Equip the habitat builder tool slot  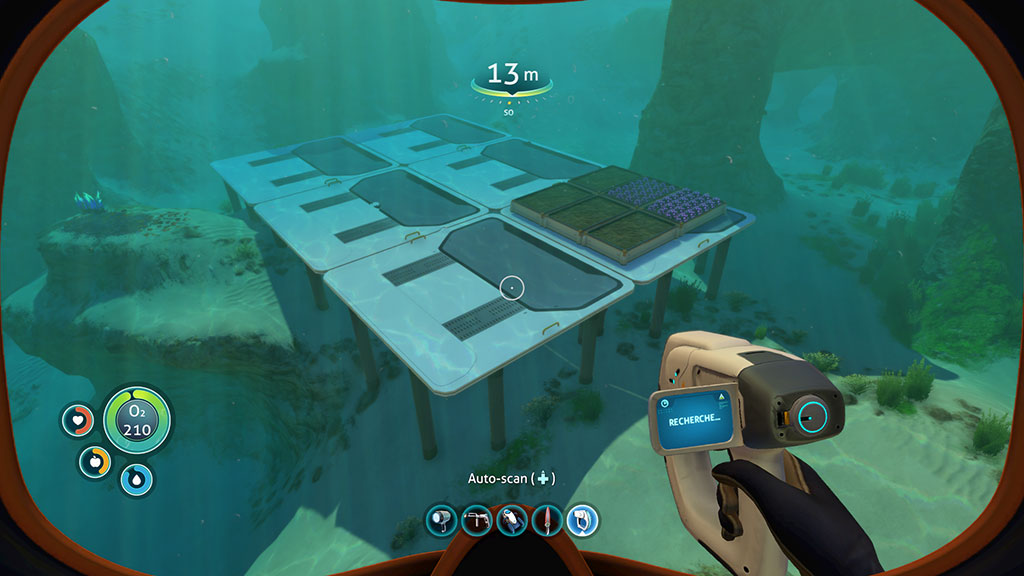tap(476, 520)
